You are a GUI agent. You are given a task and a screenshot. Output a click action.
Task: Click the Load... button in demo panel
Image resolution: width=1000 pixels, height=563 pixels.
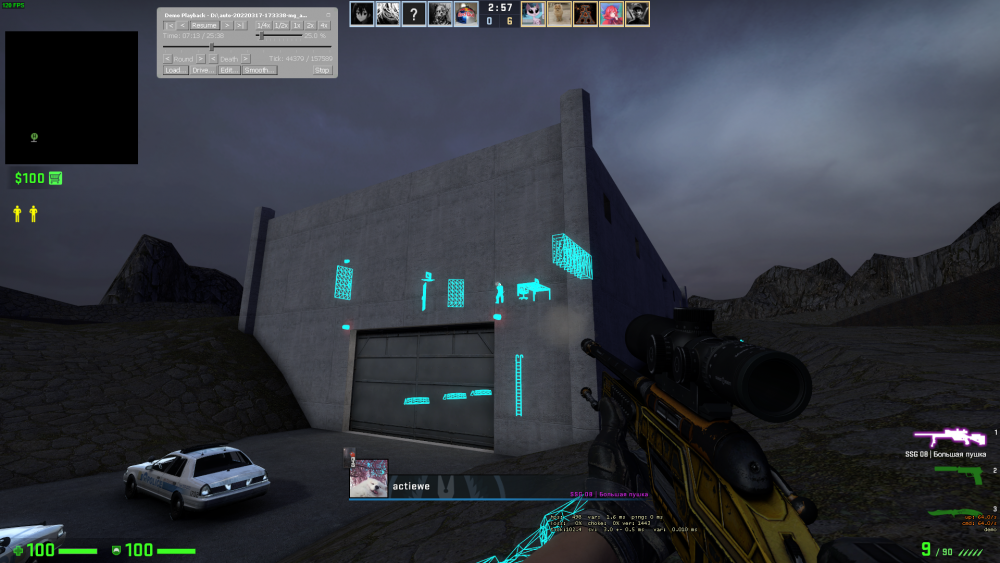(176, 70)
